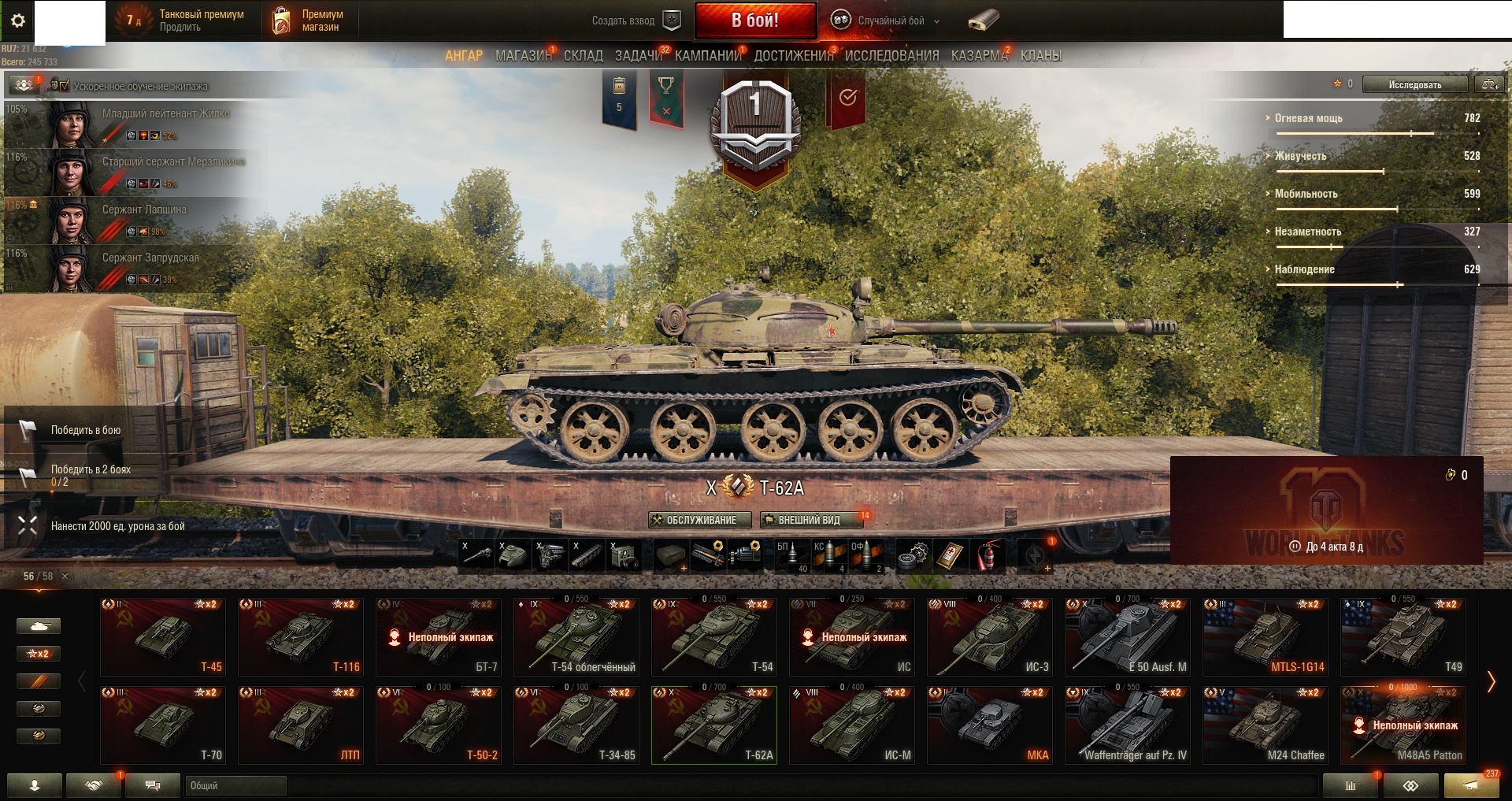Click the Исследовать button
Viewport: 1512px width, 801px height.
pos(1414,84)
